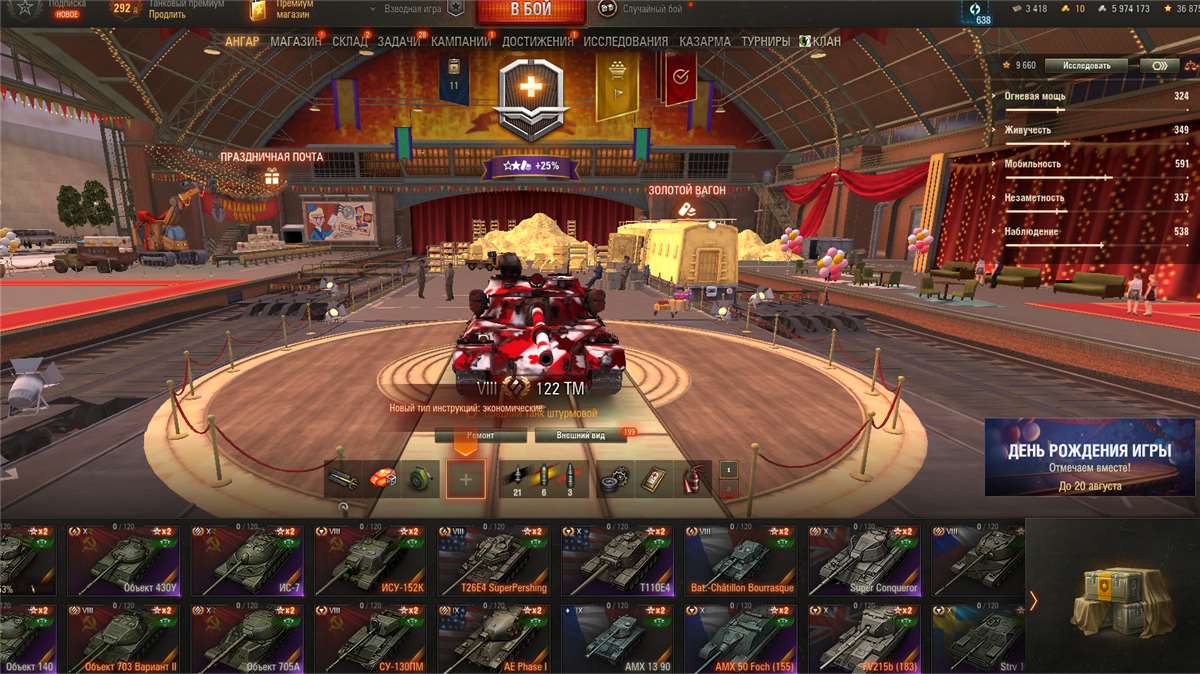Pick the AMX 13 90 tank card
Viewport: 1200px width, 674px height.
[622, 638]
